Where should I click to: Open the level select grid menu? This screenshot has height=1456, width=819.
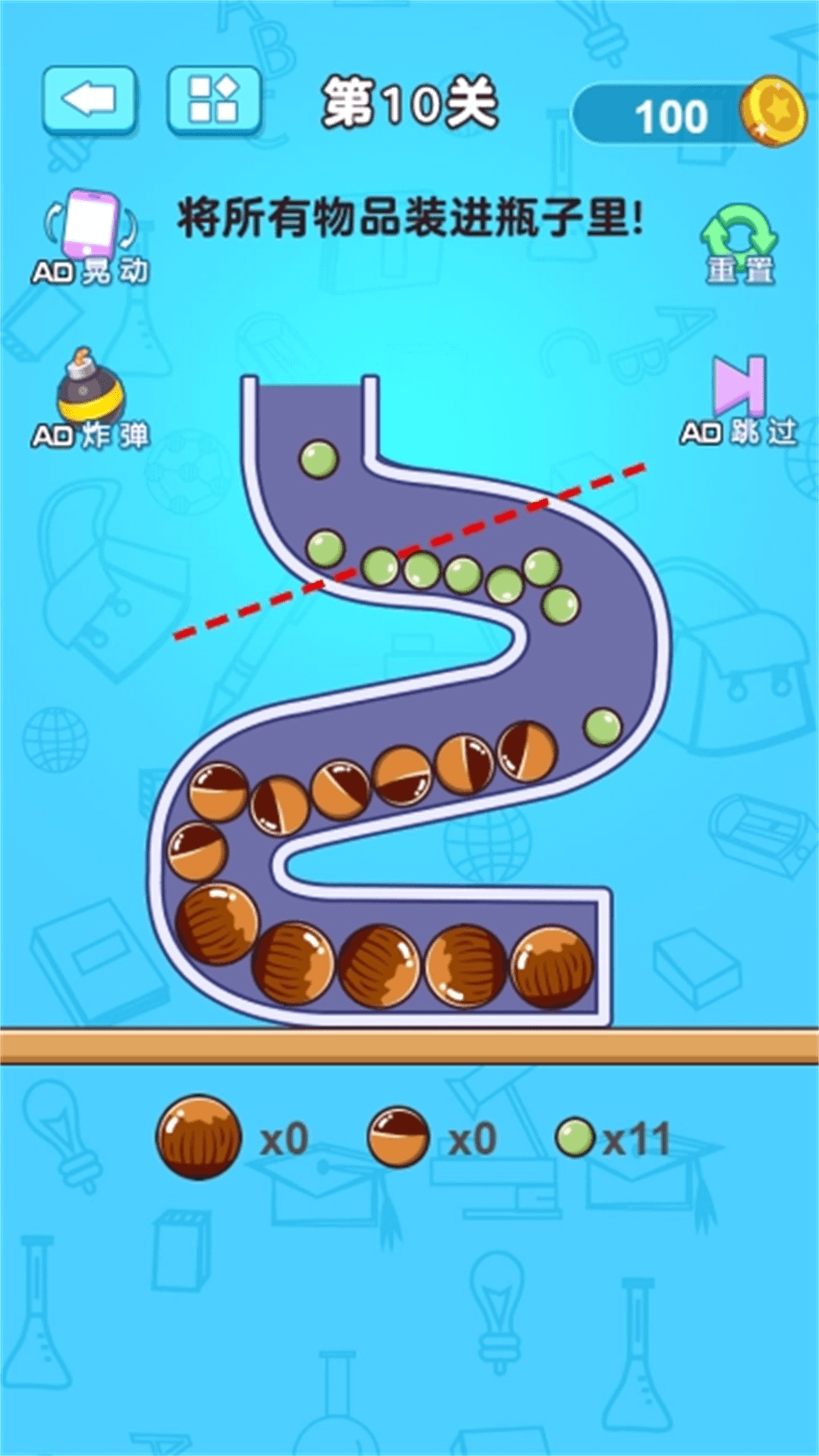click(214, 100)
